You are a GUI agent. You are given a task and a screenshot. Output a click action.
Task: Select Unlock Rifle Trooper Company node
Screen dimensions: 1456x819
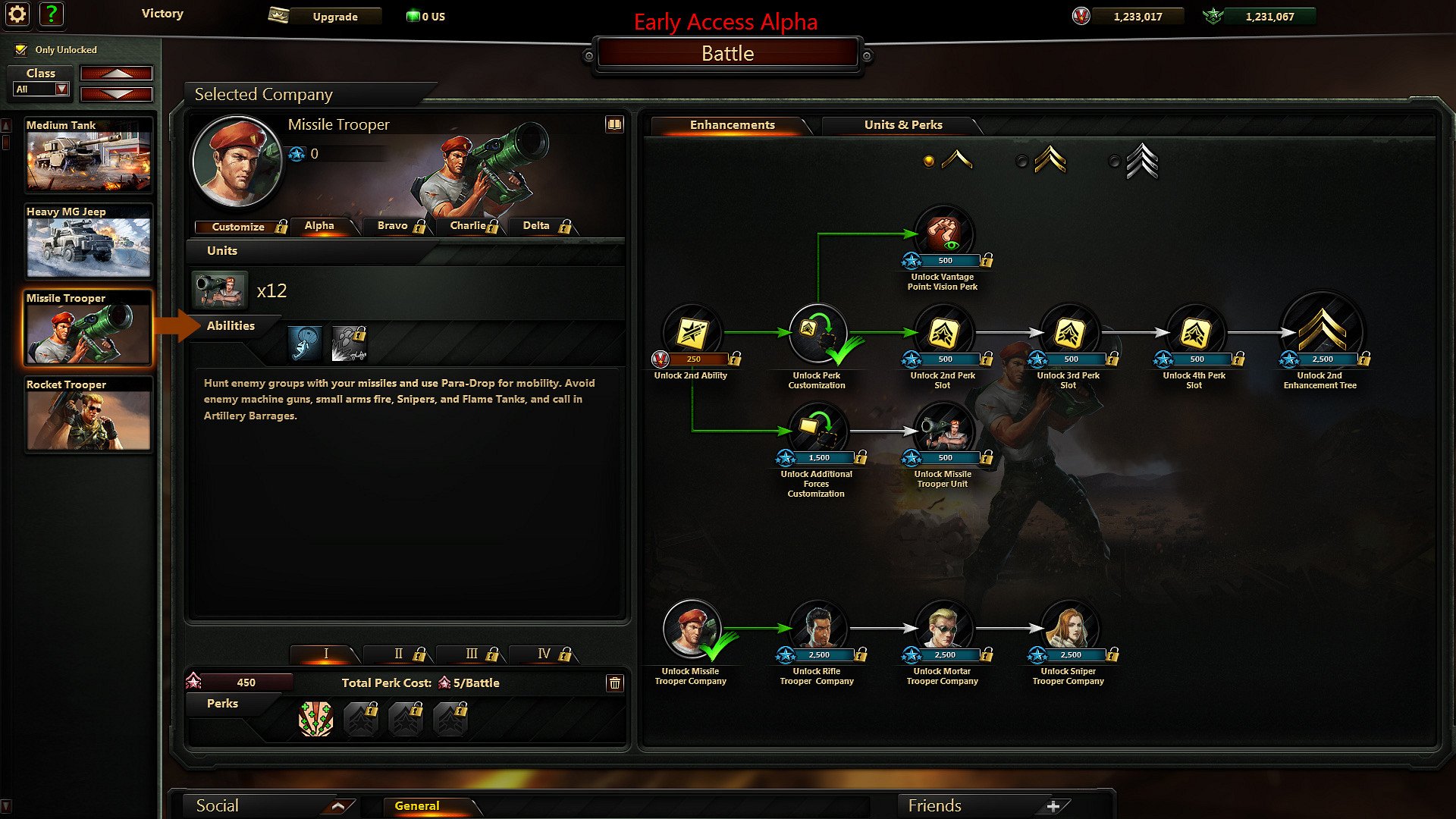[817, 629]
